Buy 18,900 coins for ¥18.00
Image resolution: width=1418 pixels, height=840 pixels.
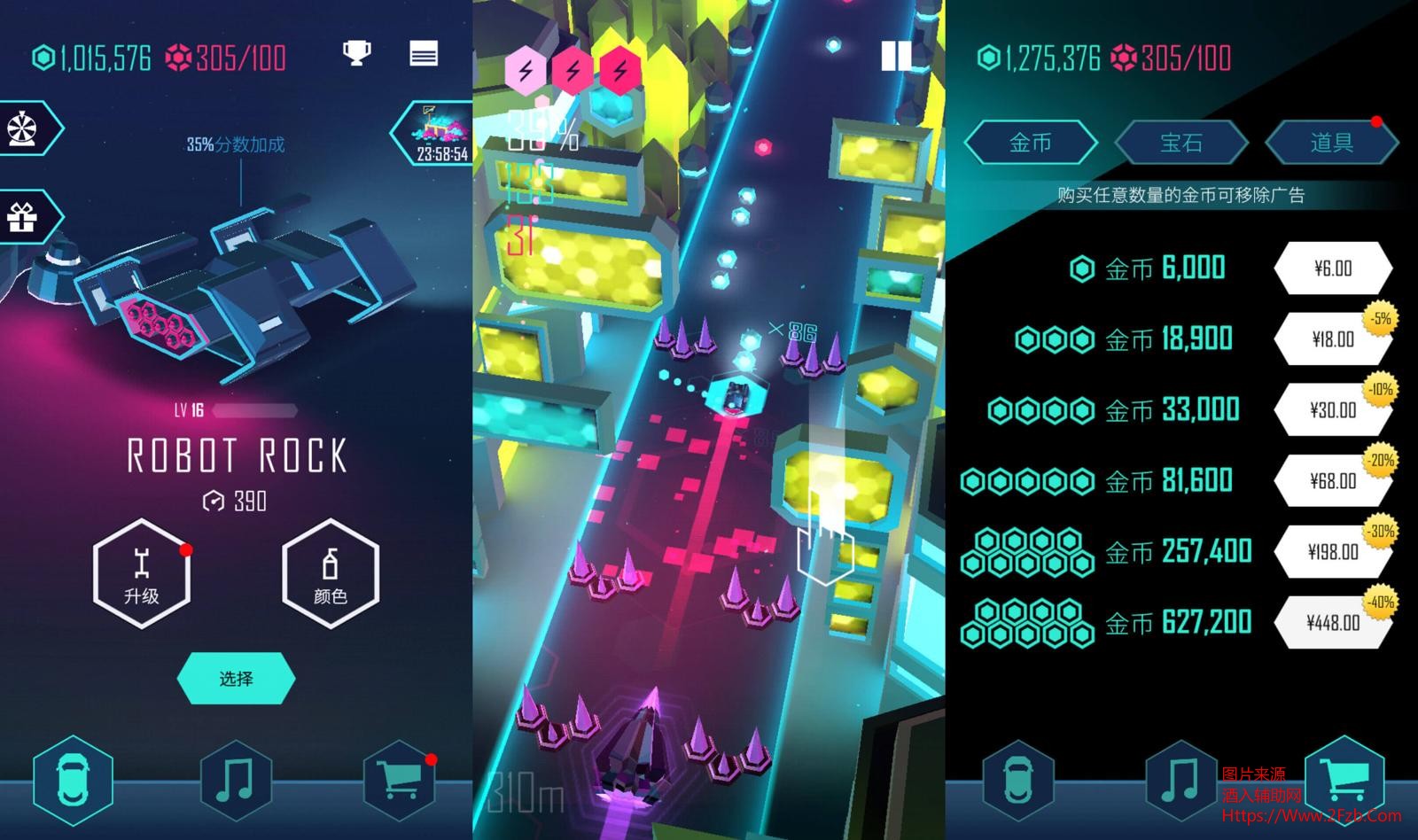pyautogui.click(x=1332, y=339)
